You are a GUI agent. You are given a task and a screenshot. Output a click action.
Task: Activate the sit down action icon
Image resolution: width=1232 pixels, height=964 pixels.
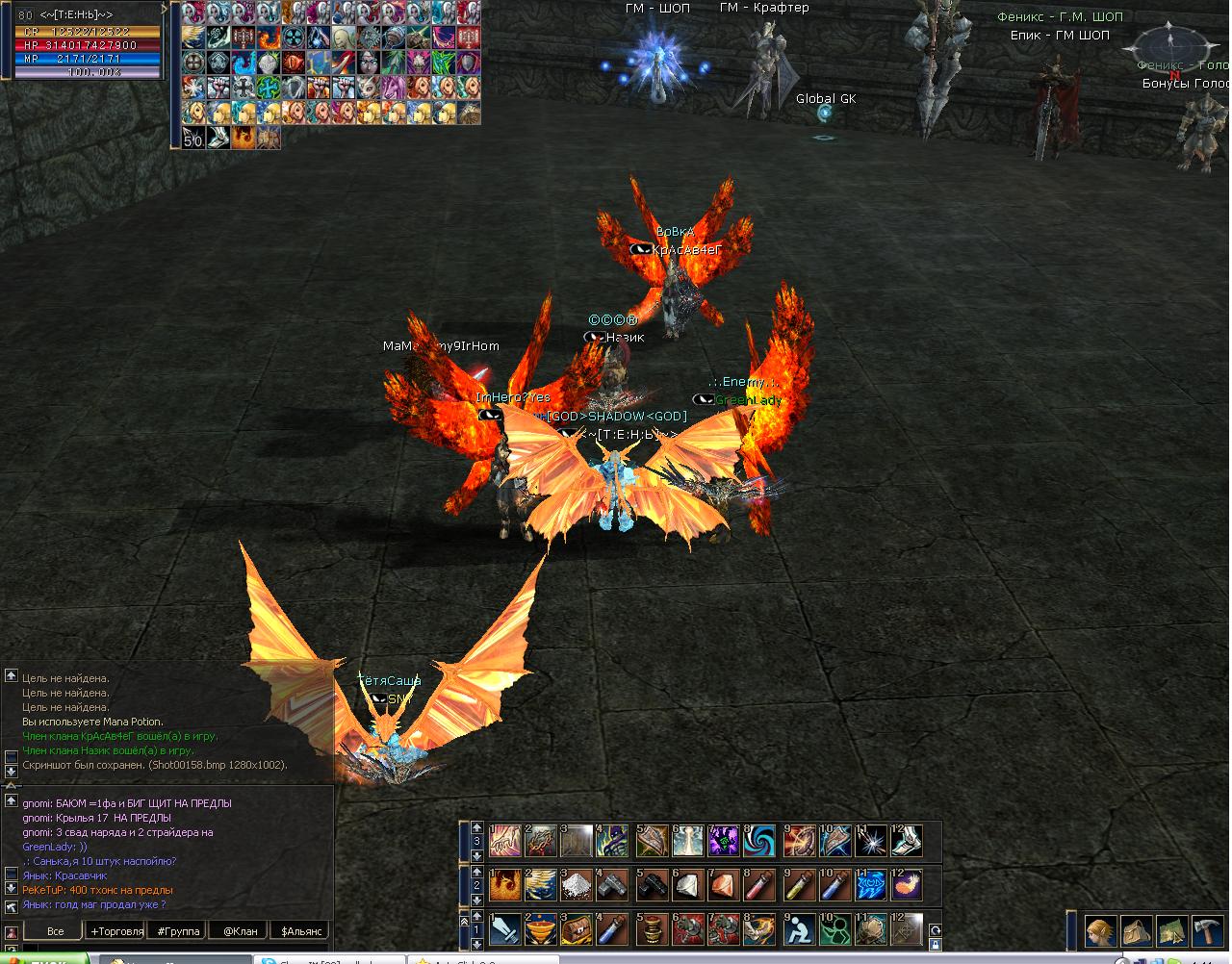click(x=797, y=929)
